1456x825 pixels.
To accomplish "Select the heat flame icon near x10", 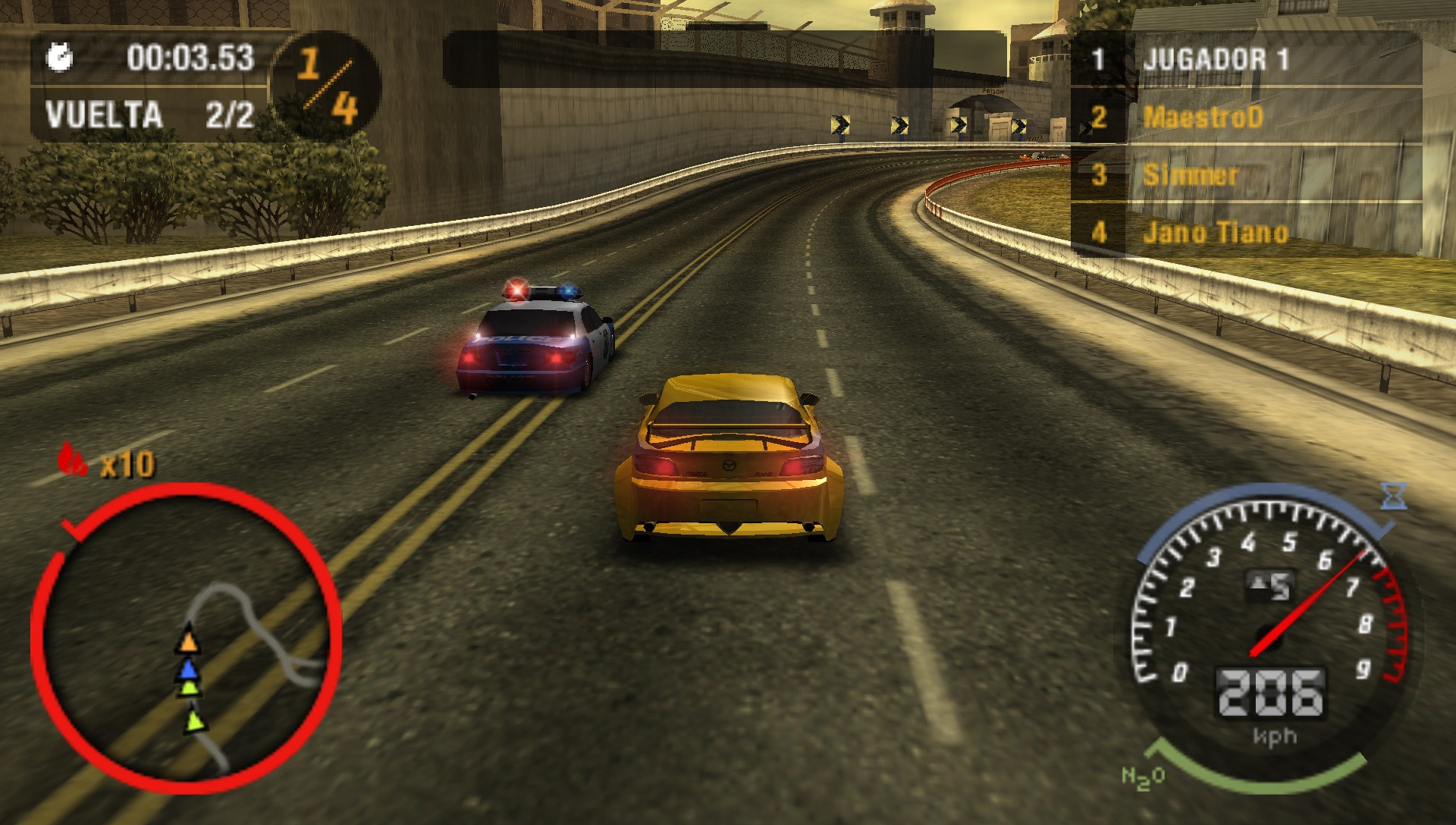I will (69, 460).
